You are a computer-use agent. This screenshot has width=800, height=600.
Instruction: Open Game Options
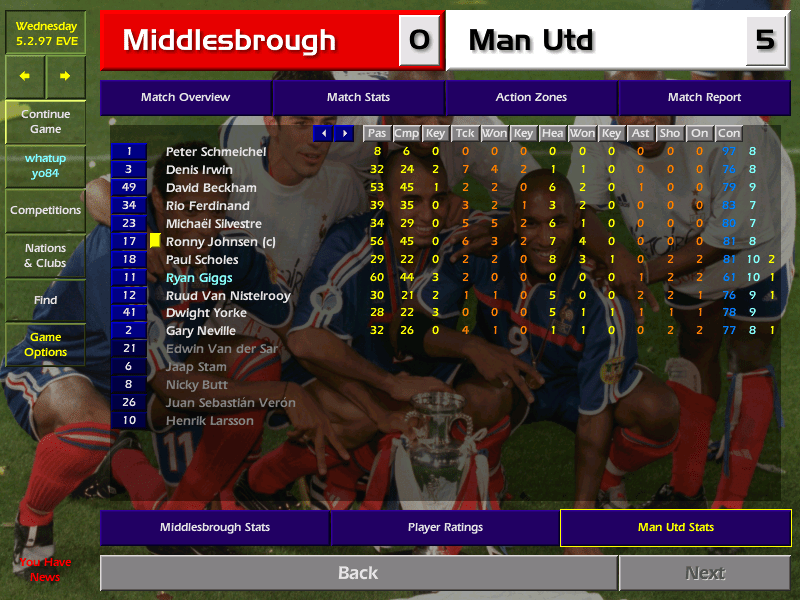(x=45, y=345)
